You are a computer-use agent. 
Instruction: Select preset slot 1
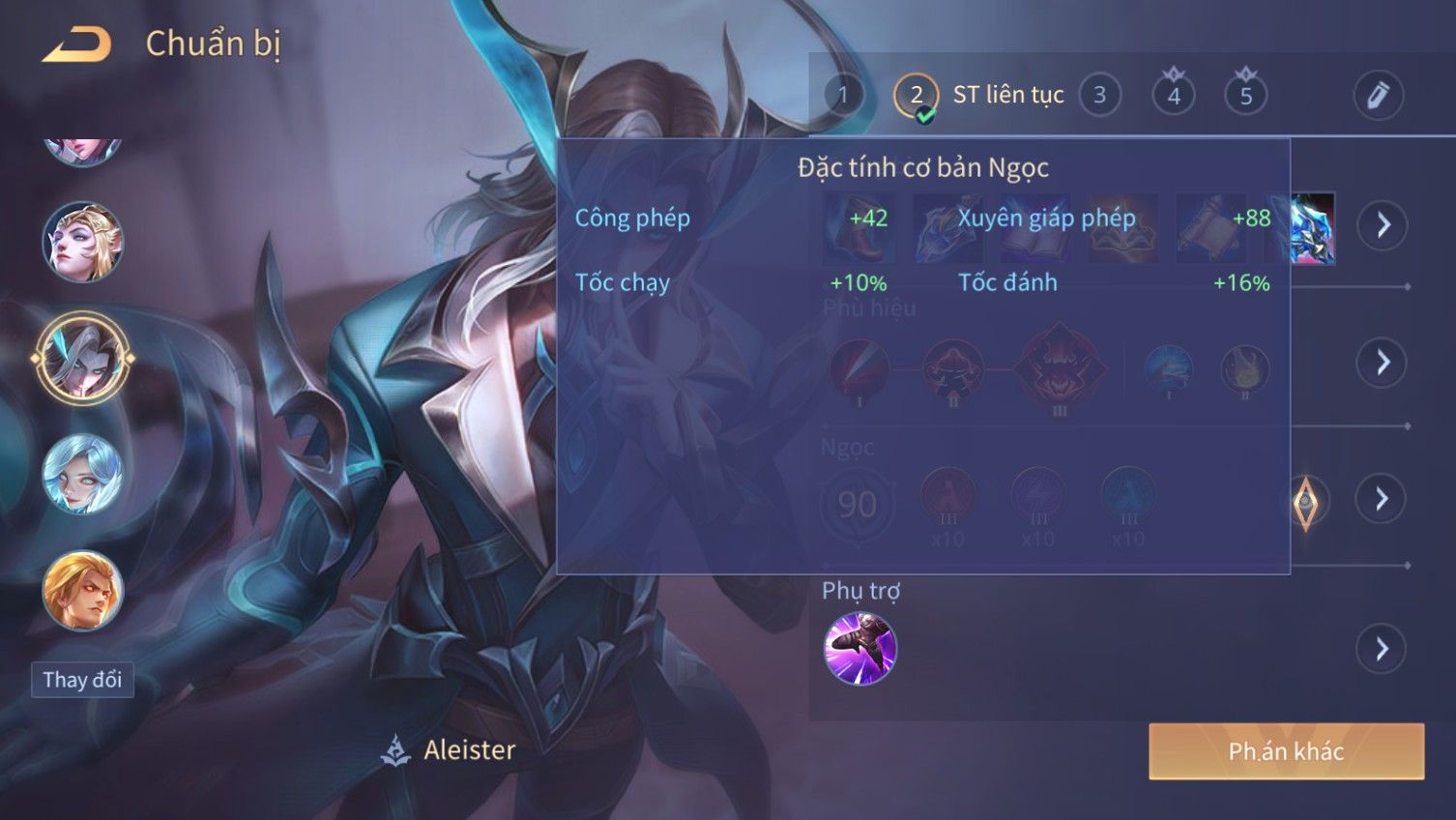coord(843,95)
